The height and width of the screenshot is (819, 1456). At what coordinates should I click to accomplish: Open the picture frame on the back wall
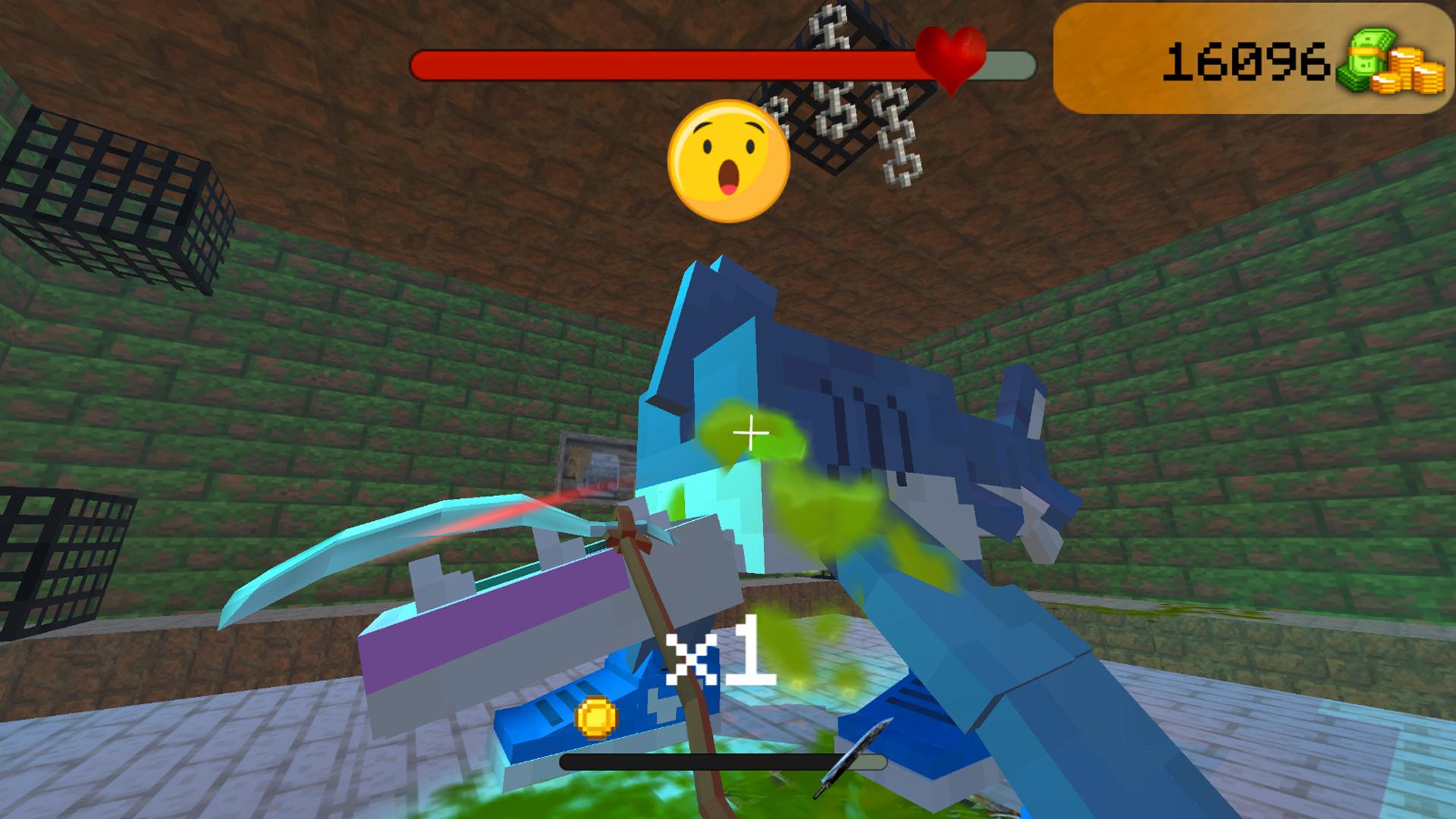[x=597, y=466]
